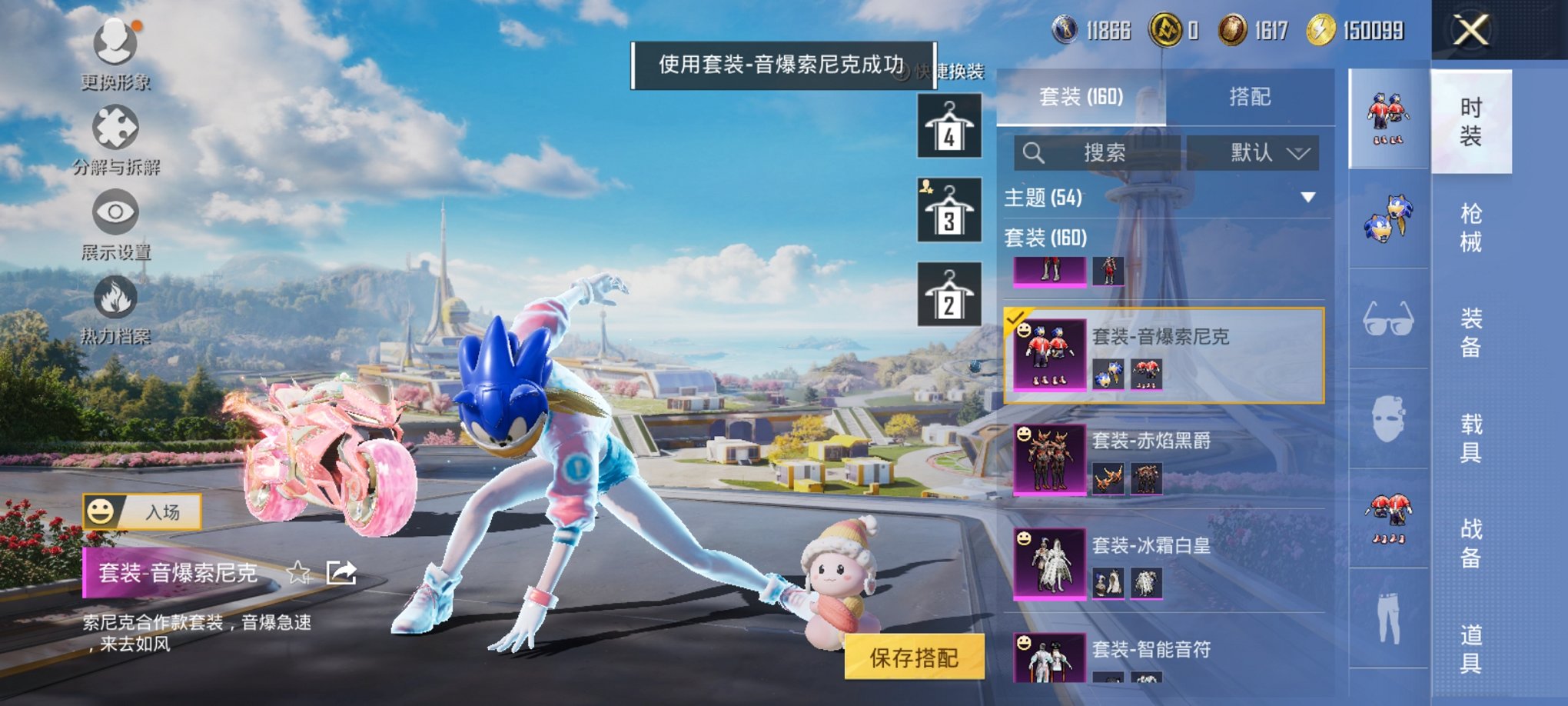The width and height of the screenshot is (1568, 706).
Task: Select the Sonic headgear slot icon
Action: pos(1387,221)
